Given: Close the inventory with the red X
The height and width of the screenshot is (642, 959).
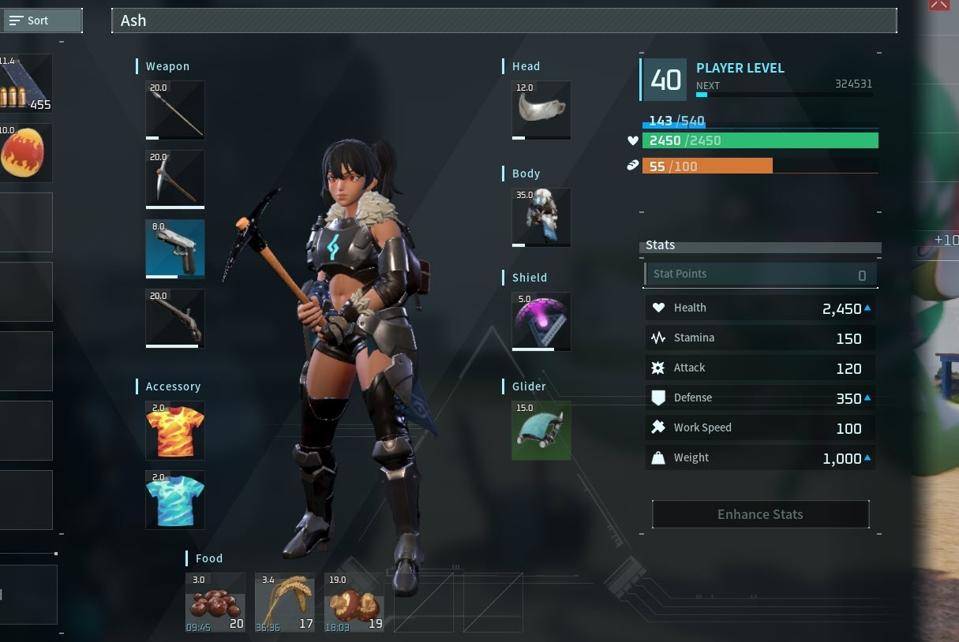Looking at the screenshot, I should [x=938, y=5].
